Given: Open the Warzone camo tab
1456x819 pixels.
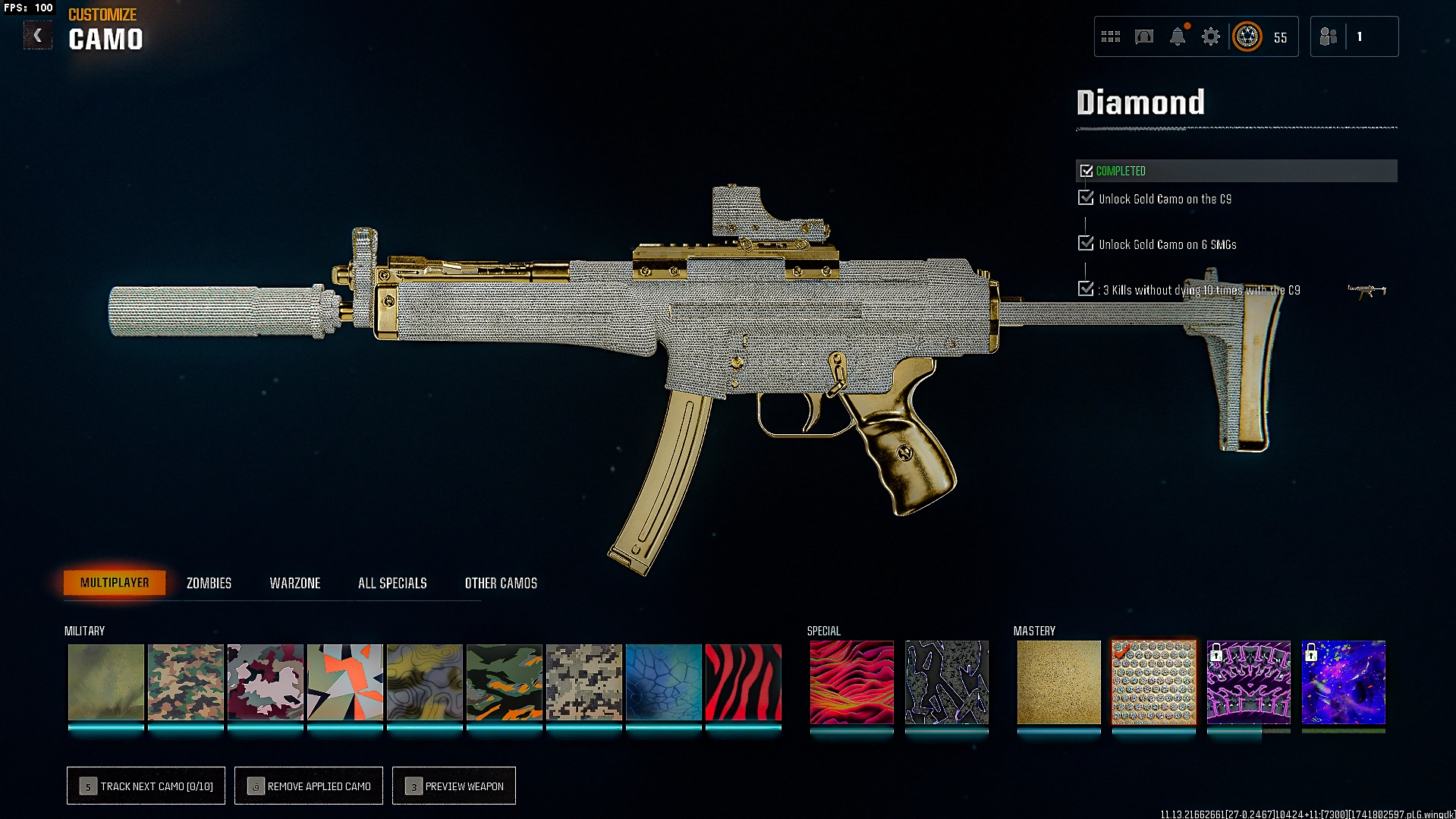Looking at the screenshot, I should click(x=295, y=583).
